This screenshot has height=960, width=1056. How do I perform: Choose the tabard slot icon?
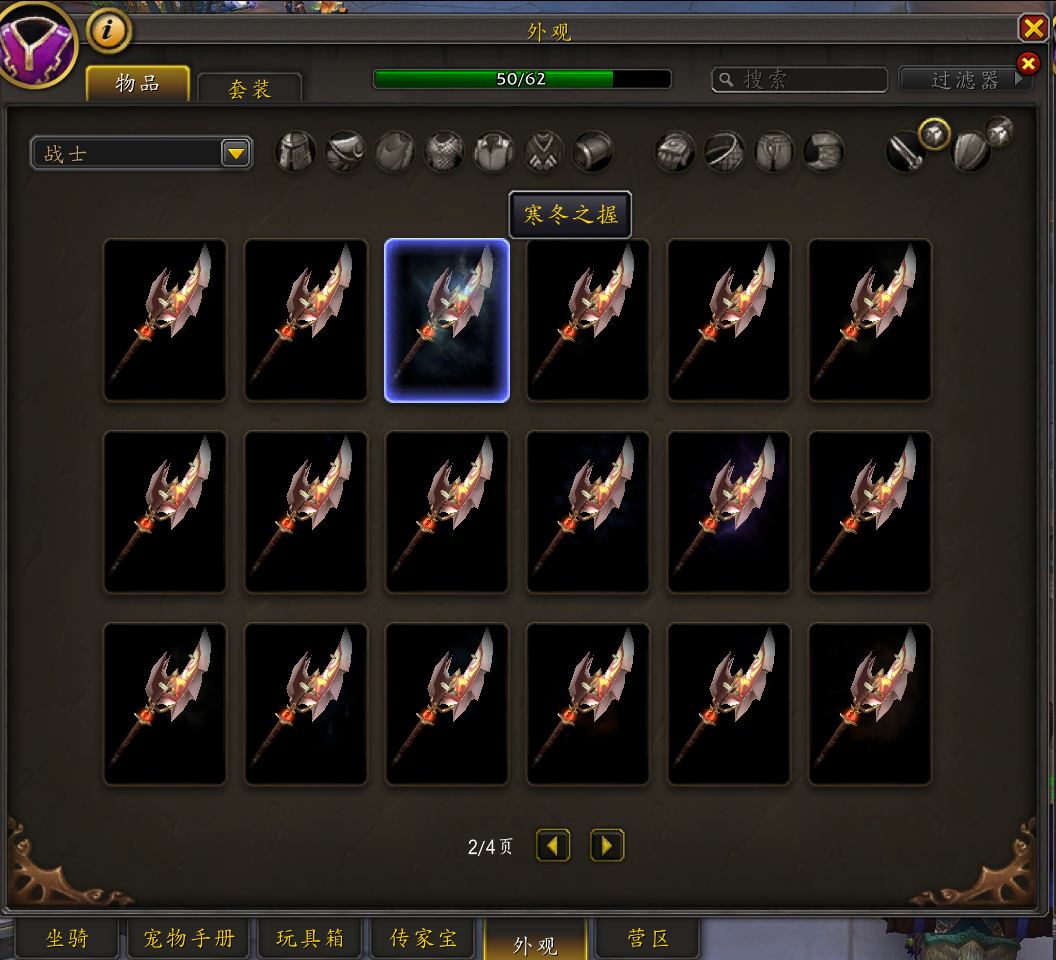tap(544, 152)
